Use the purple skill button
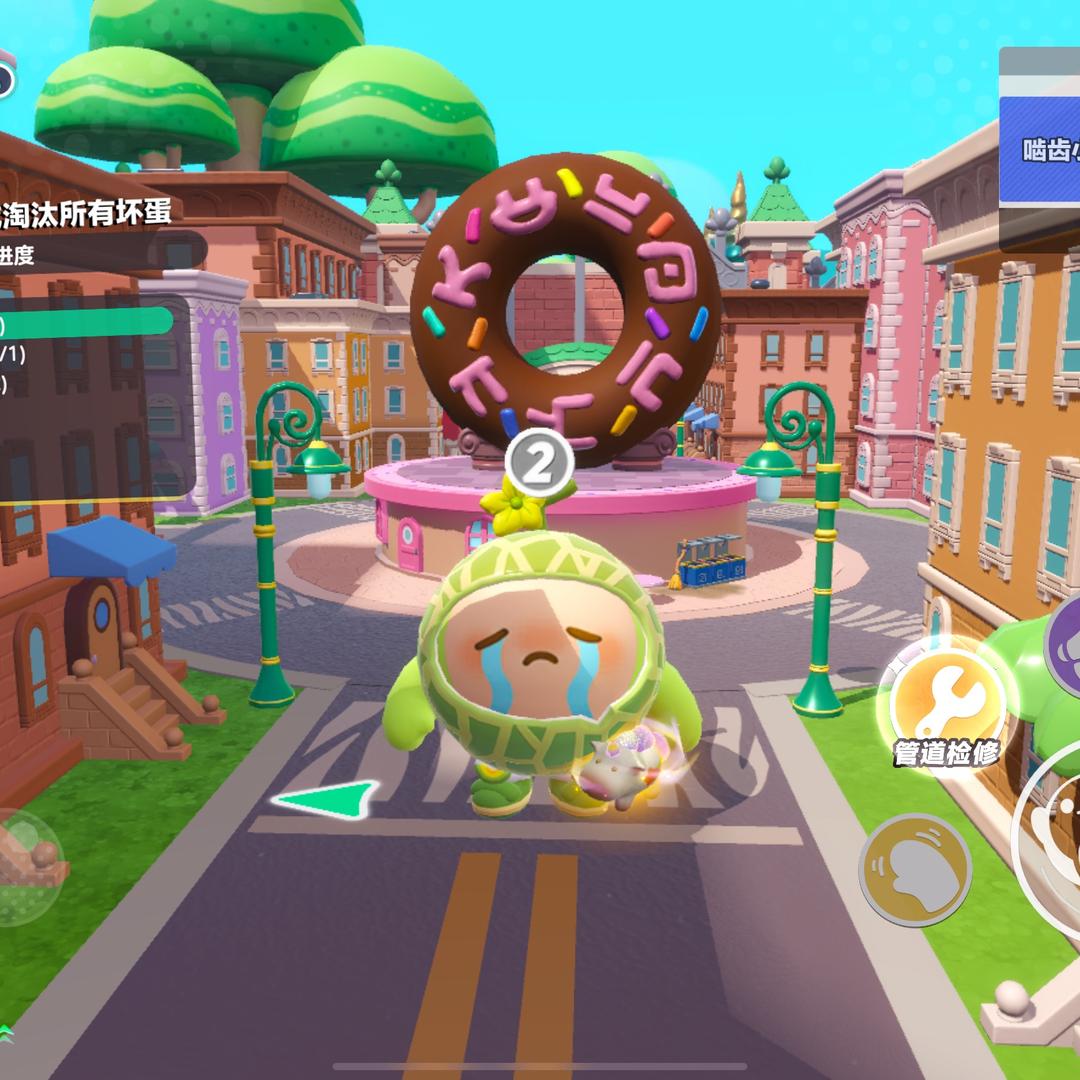The height and width of the screenshot is (1080, 1080). 1063,647
